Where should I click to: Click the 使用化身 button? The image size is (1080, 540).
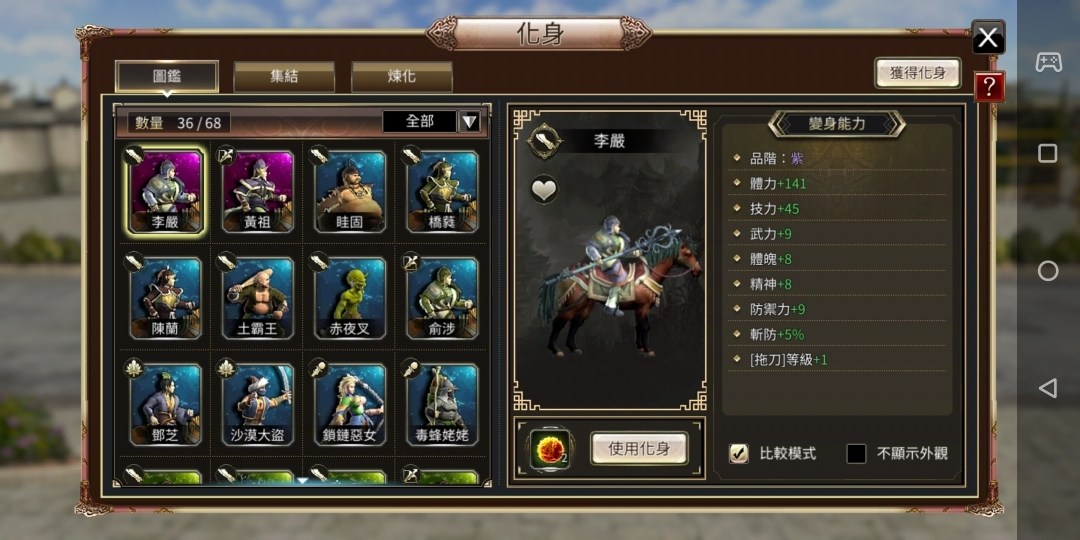pos(638,448)
